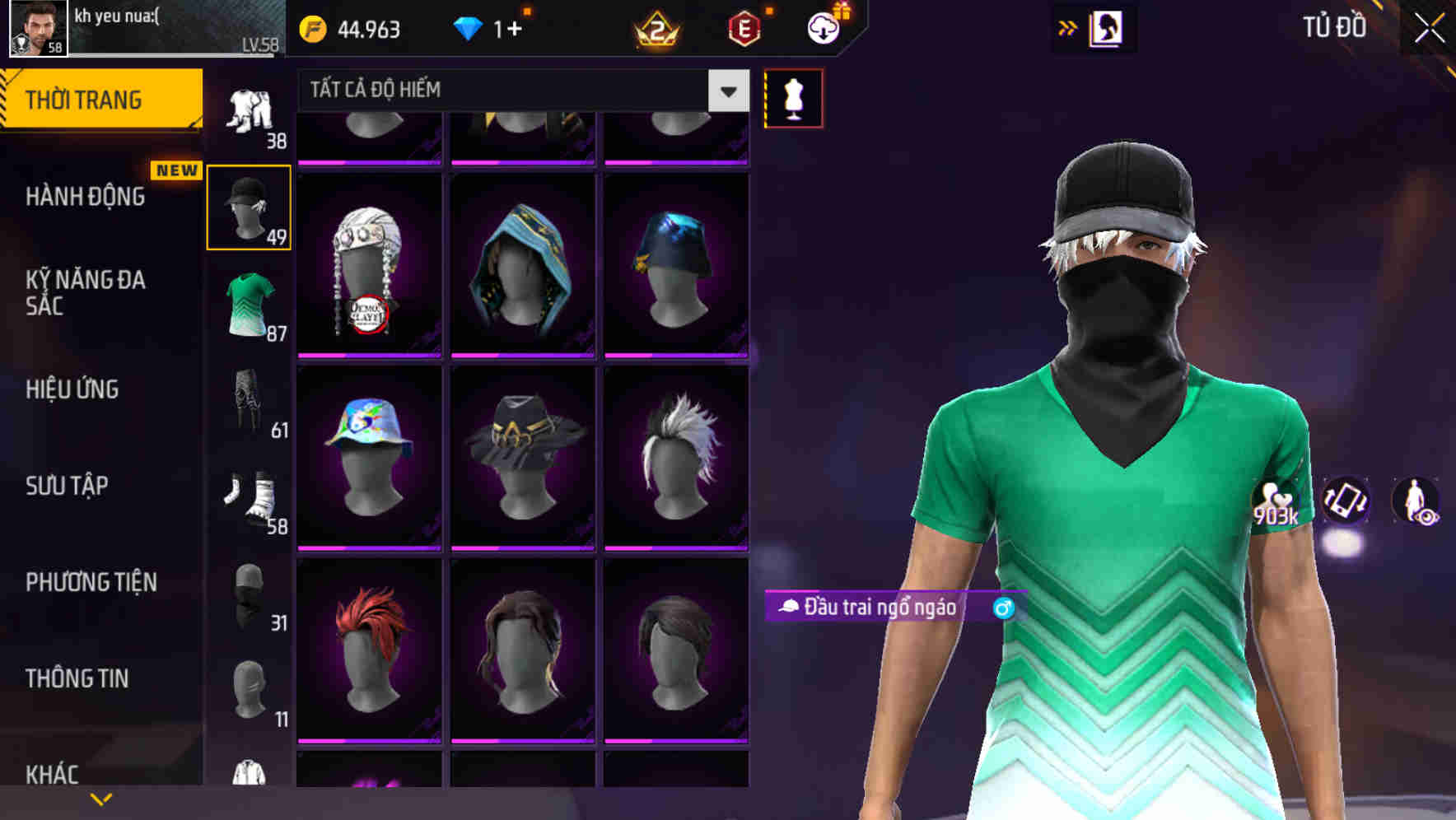Open the red E badge icon
Screen dimensions: 1456x820
(744, 30)
